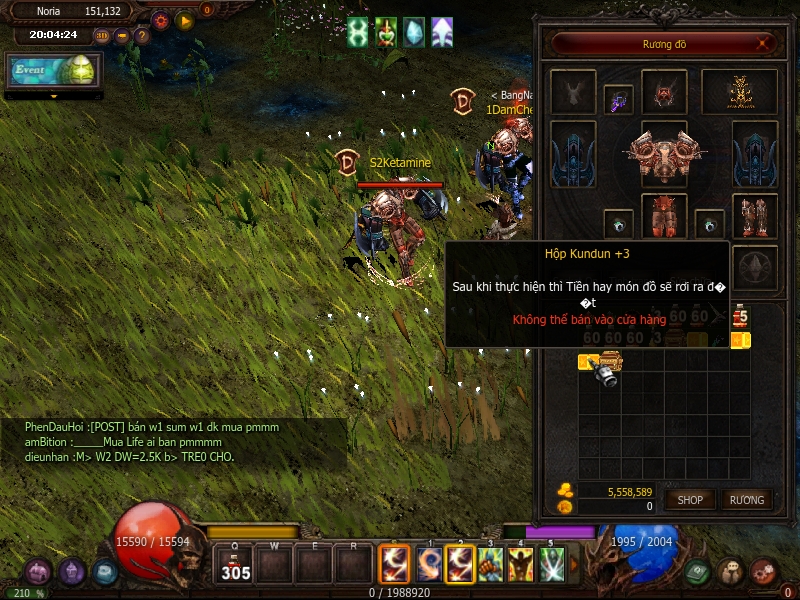The height and width of the screenshot is (600, 800).
Task: Click the orange play arrow button
Action: click(x=184, y=20)
